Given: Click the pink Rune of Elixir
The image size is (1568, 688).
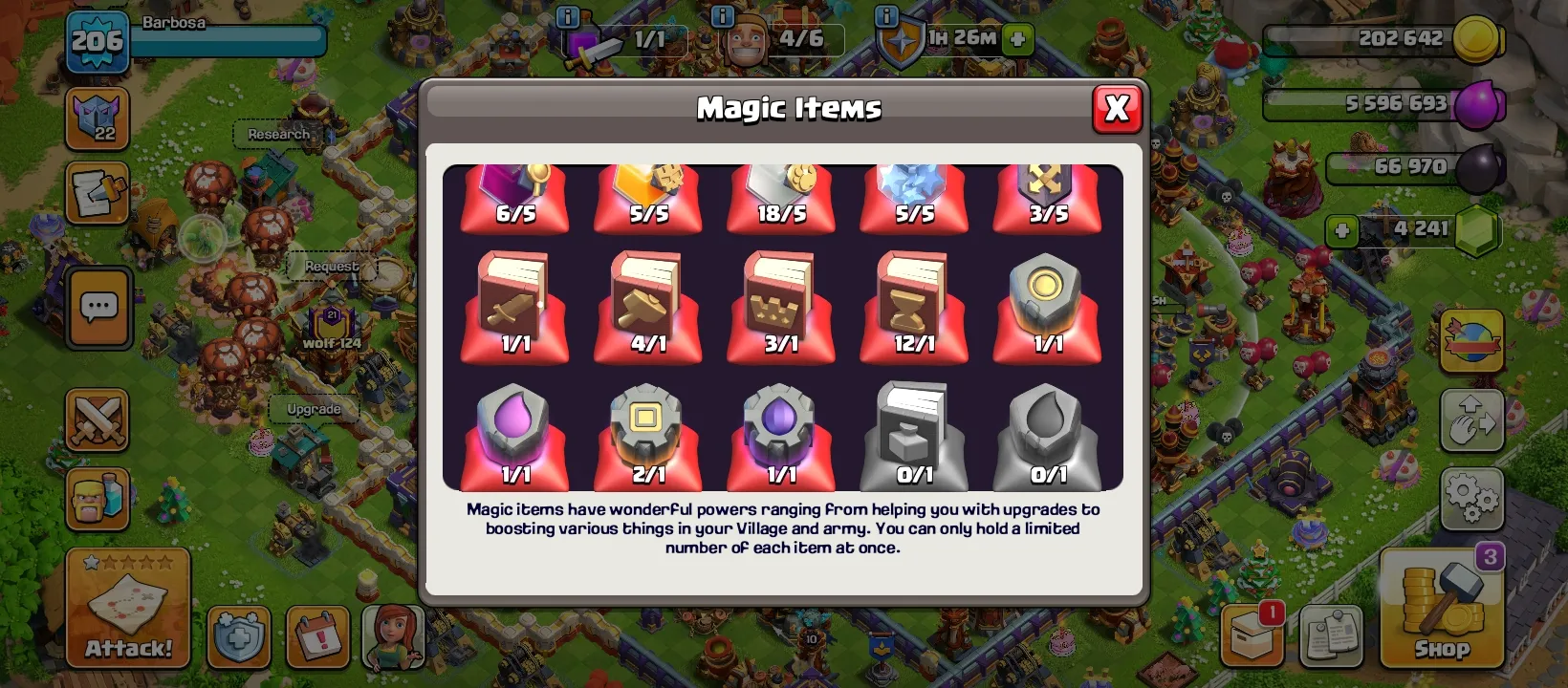Looking at the screenshot, I should pos(513,432).
